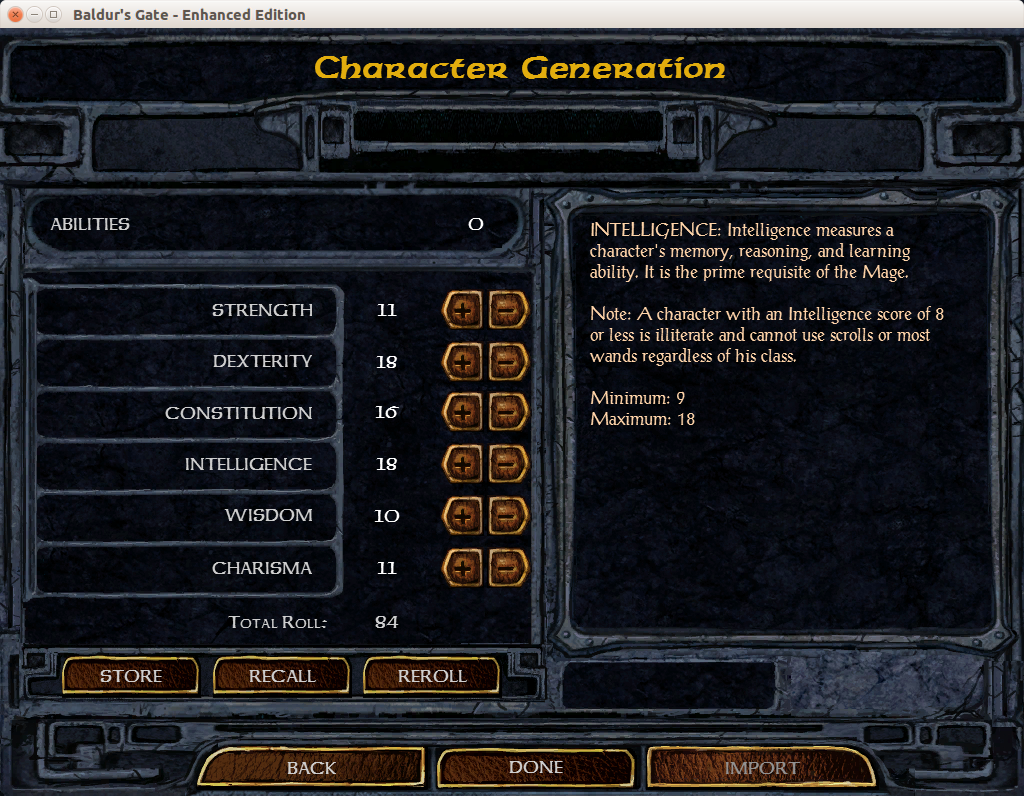Image resolution: width=1024 pixels, height=796 pixels.
Task: Lower Dexterity using its minus button
Action: pyautogui.click(x=508, y=362)
